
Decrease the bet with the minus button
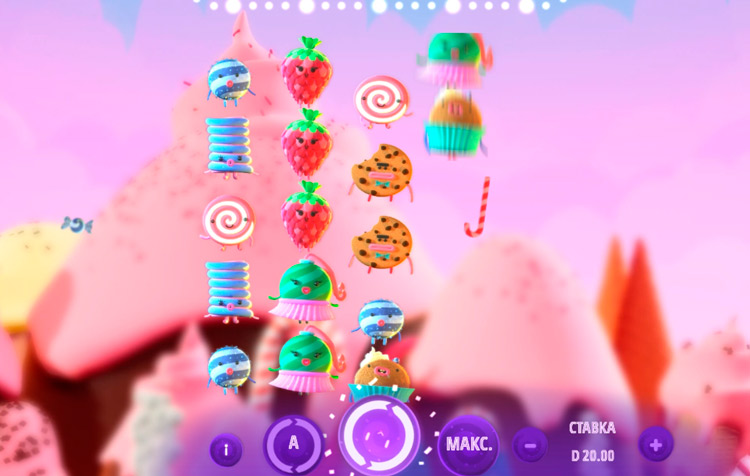click(x=530, y=443)
